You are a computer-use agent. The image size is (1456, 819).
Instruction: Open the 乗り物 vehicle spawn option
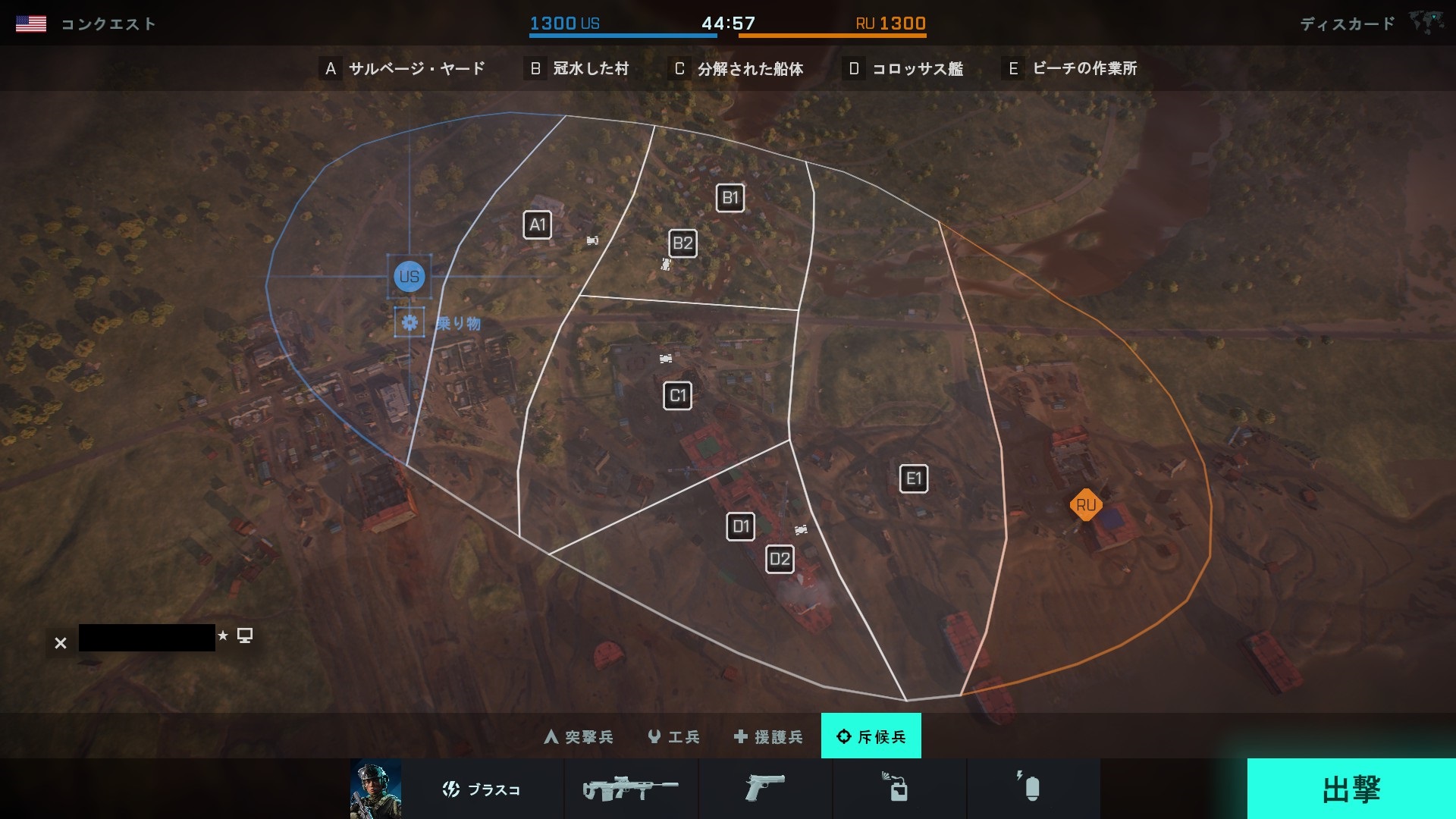pos(409,323)
